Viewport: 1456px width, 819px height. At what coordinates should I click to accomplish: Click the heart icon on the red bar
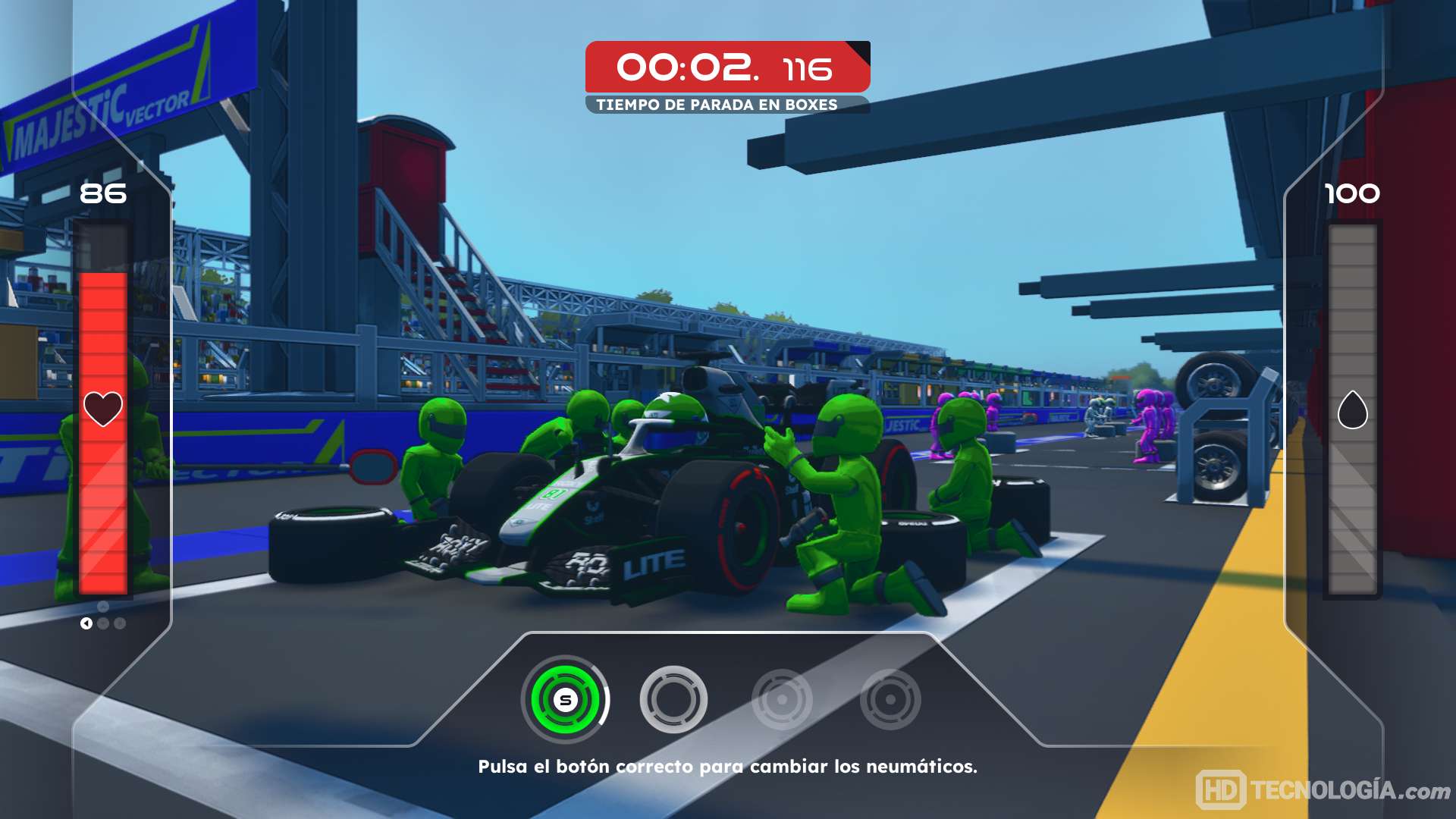103,409
